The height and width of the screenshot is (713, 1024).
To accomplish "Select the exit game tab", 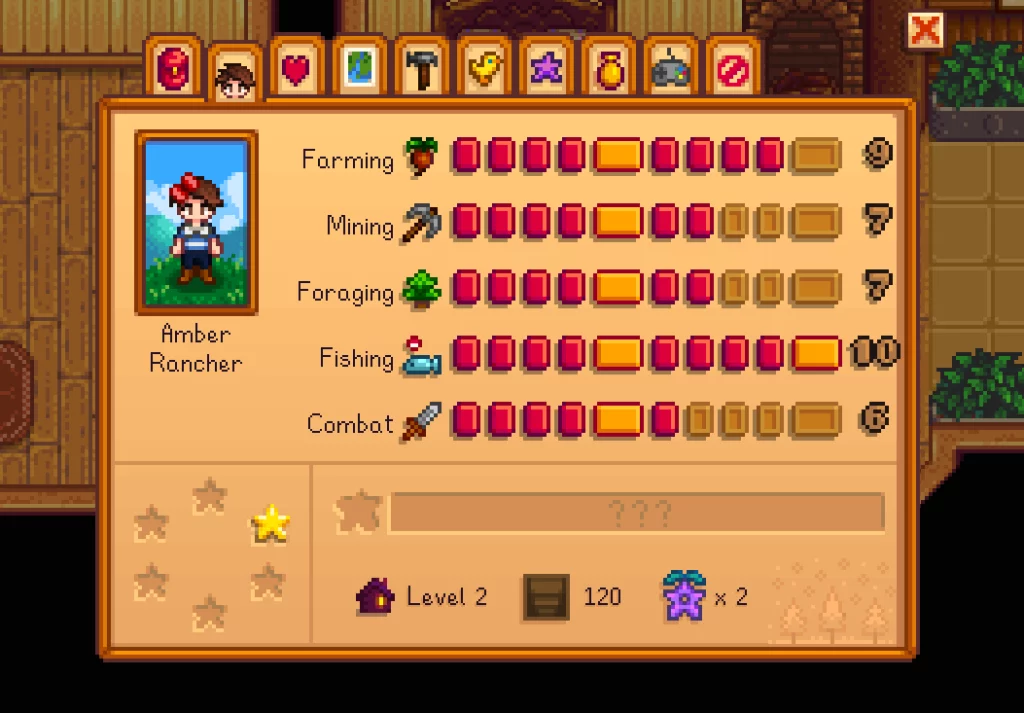I will pyautogui.click(x=732, y=68).
